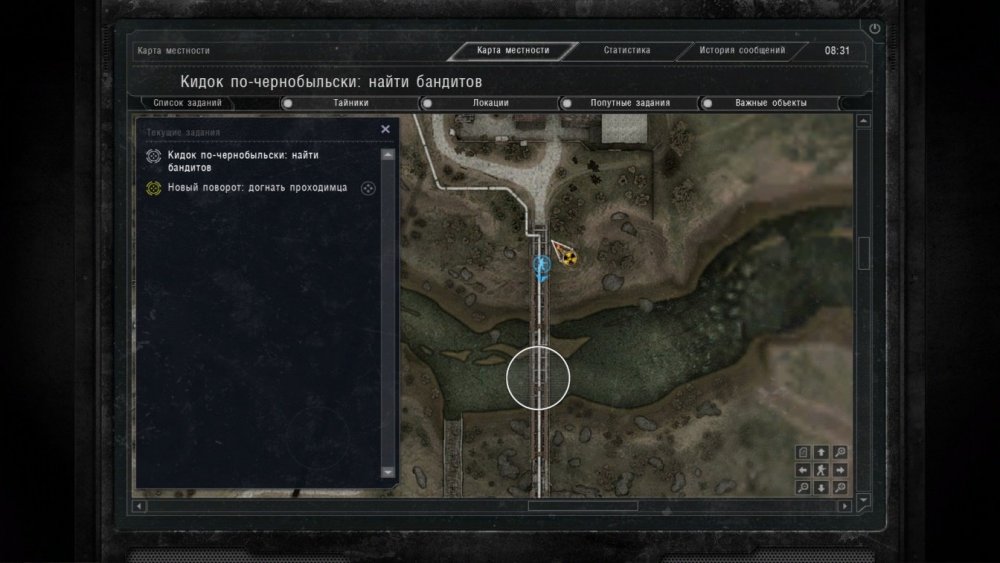Toggle the Попутные задания filter
Image resolution: width=1000 pixels, height=563 pixels.
click(x=567, y=103)
